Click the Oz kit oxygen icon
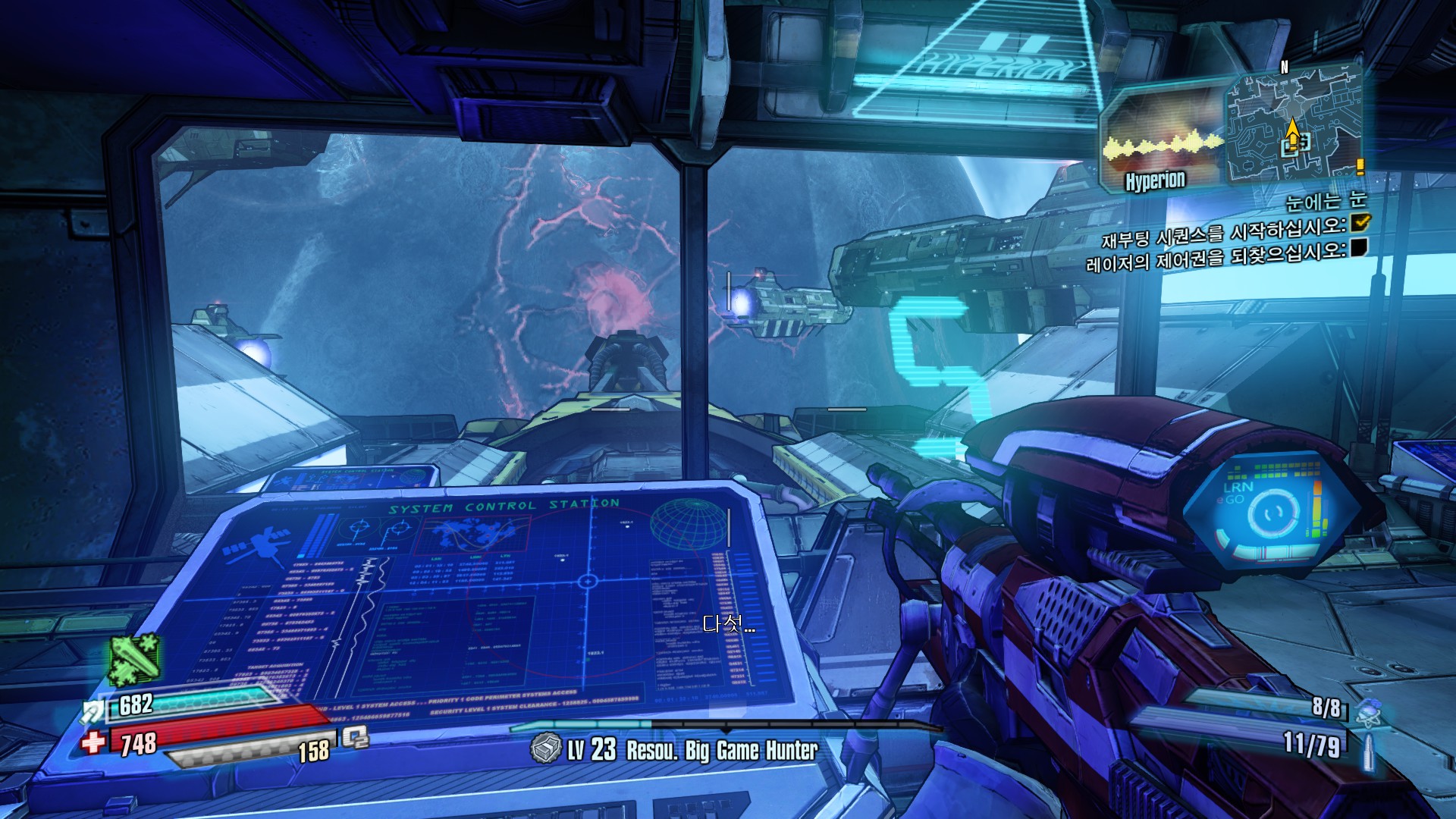This screenshot has width=1456, height=819. coord(355,736)
